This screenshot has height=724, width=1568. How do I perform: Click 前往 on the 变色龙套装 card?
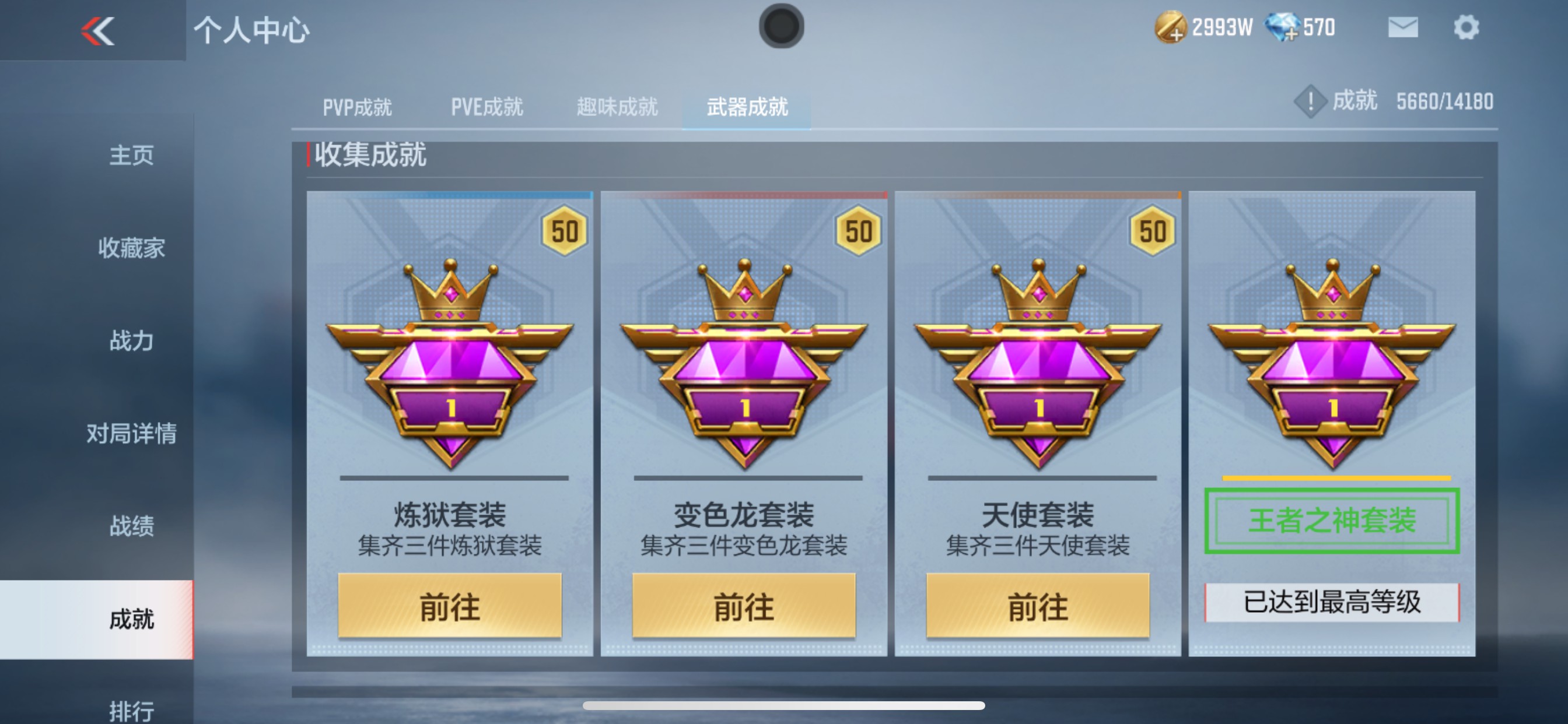745,606
